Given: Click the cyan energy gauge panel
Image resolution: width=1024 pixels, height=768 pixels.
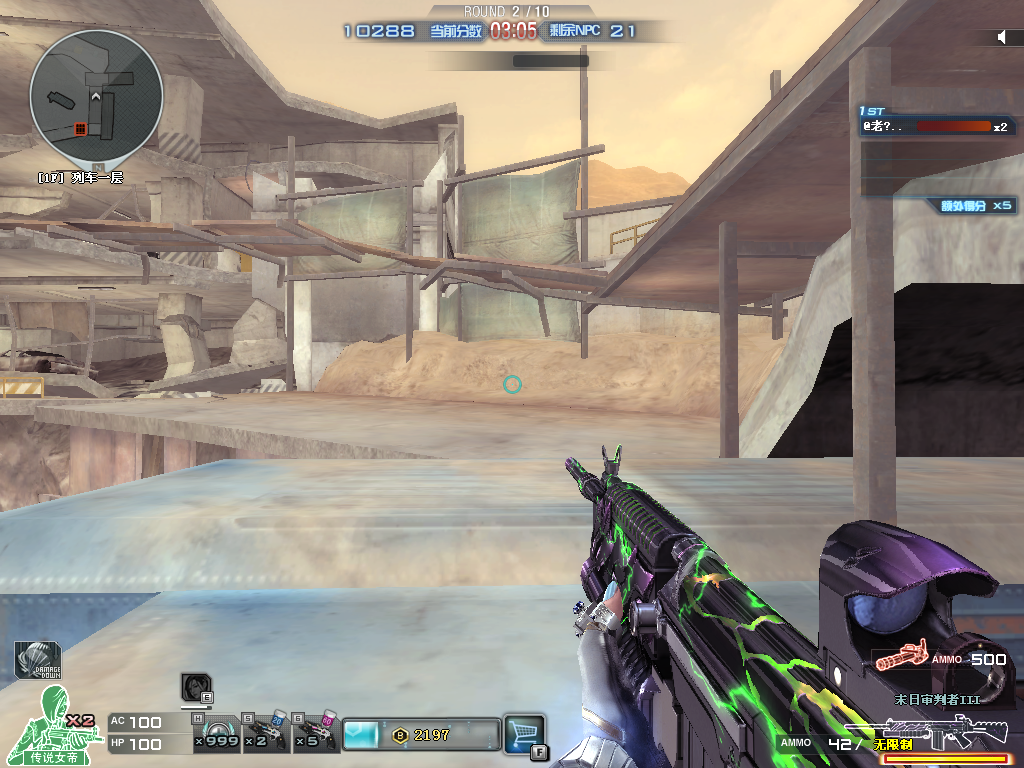Looking at the screenshot, I should (362, 734).
